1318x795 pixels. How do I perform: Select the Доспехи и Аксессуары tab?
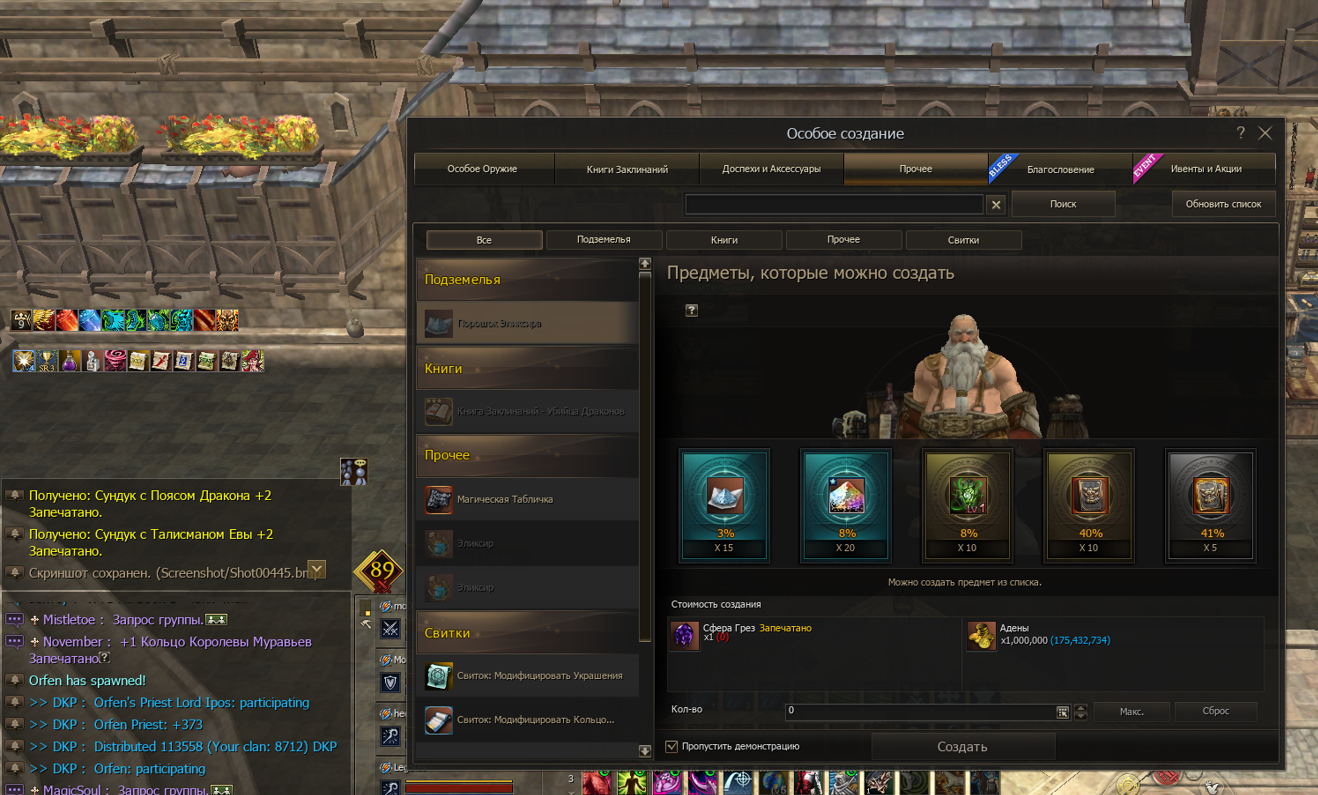coord(771,169)
